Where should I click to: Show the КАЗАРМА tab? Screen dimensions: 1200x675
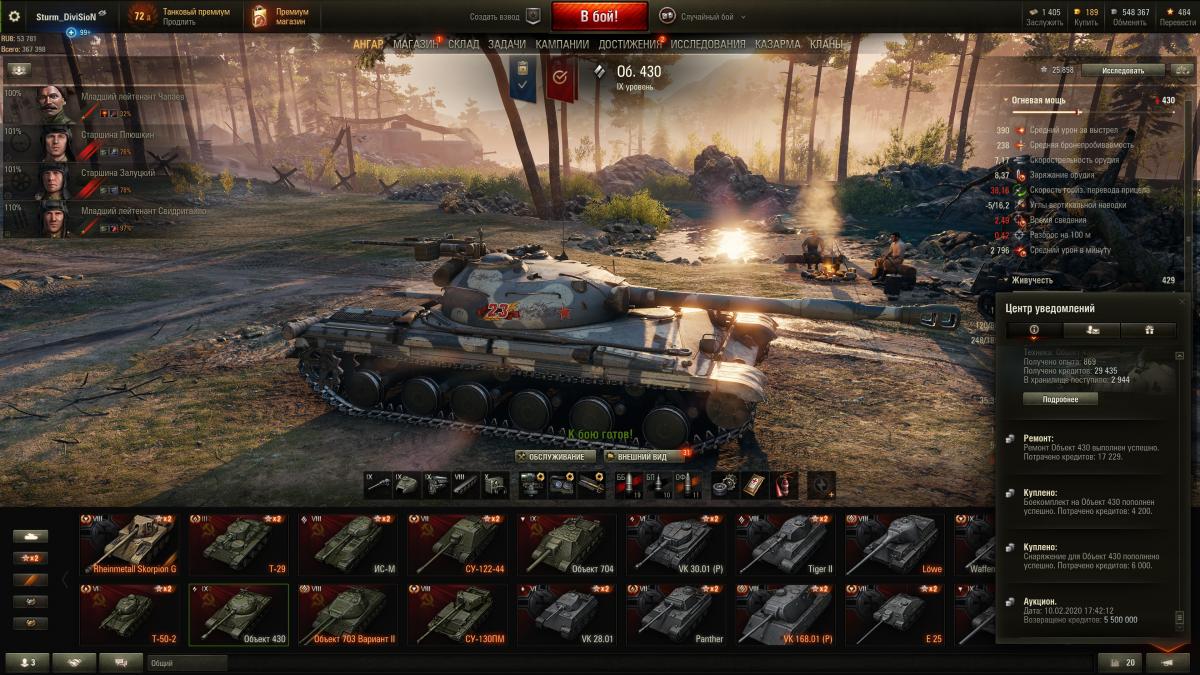click(x=777, y=45)
